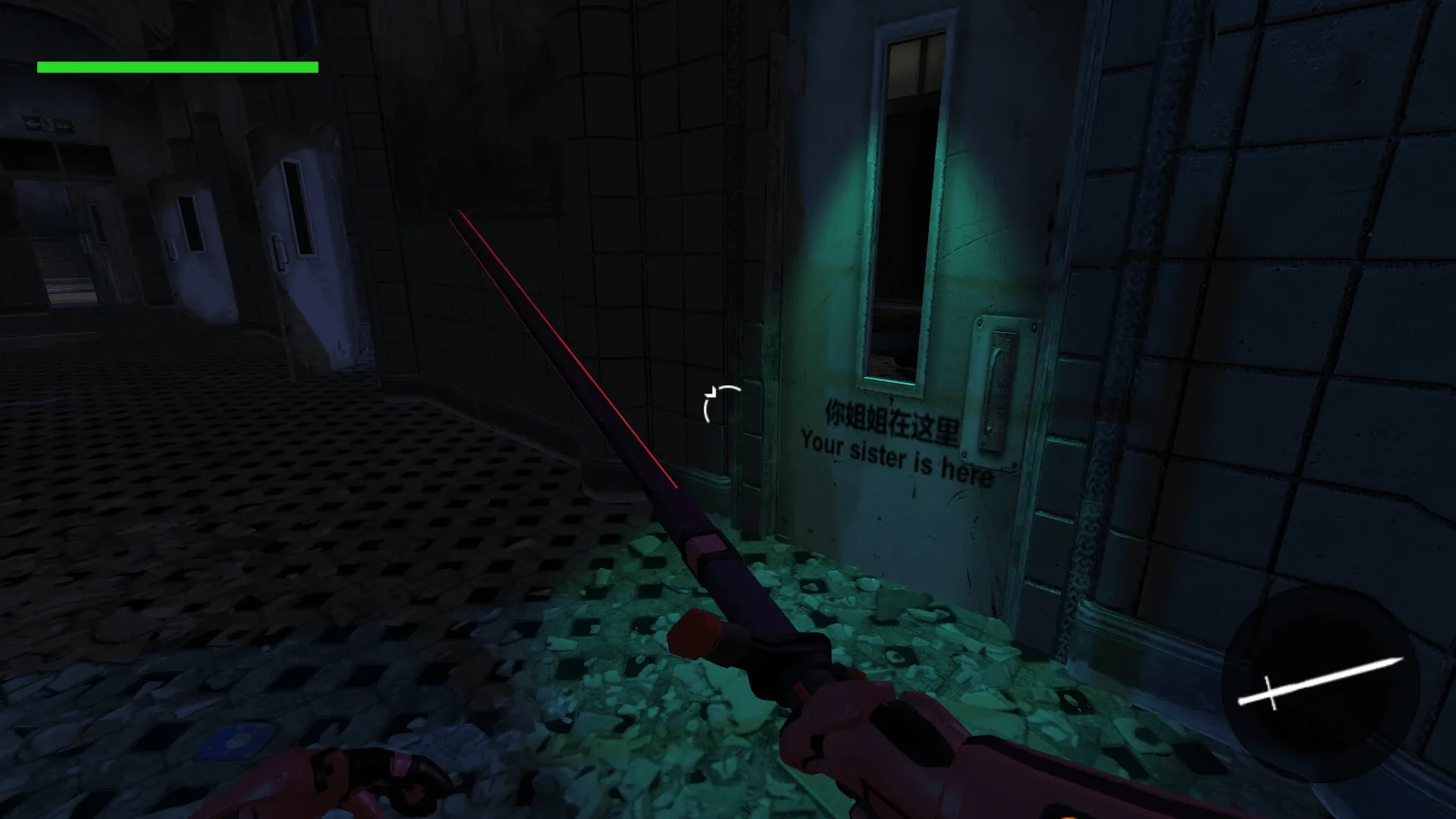1456x819 pixels.
Task: Select the curved arrow interaction prompt
Action: [722, 400]
